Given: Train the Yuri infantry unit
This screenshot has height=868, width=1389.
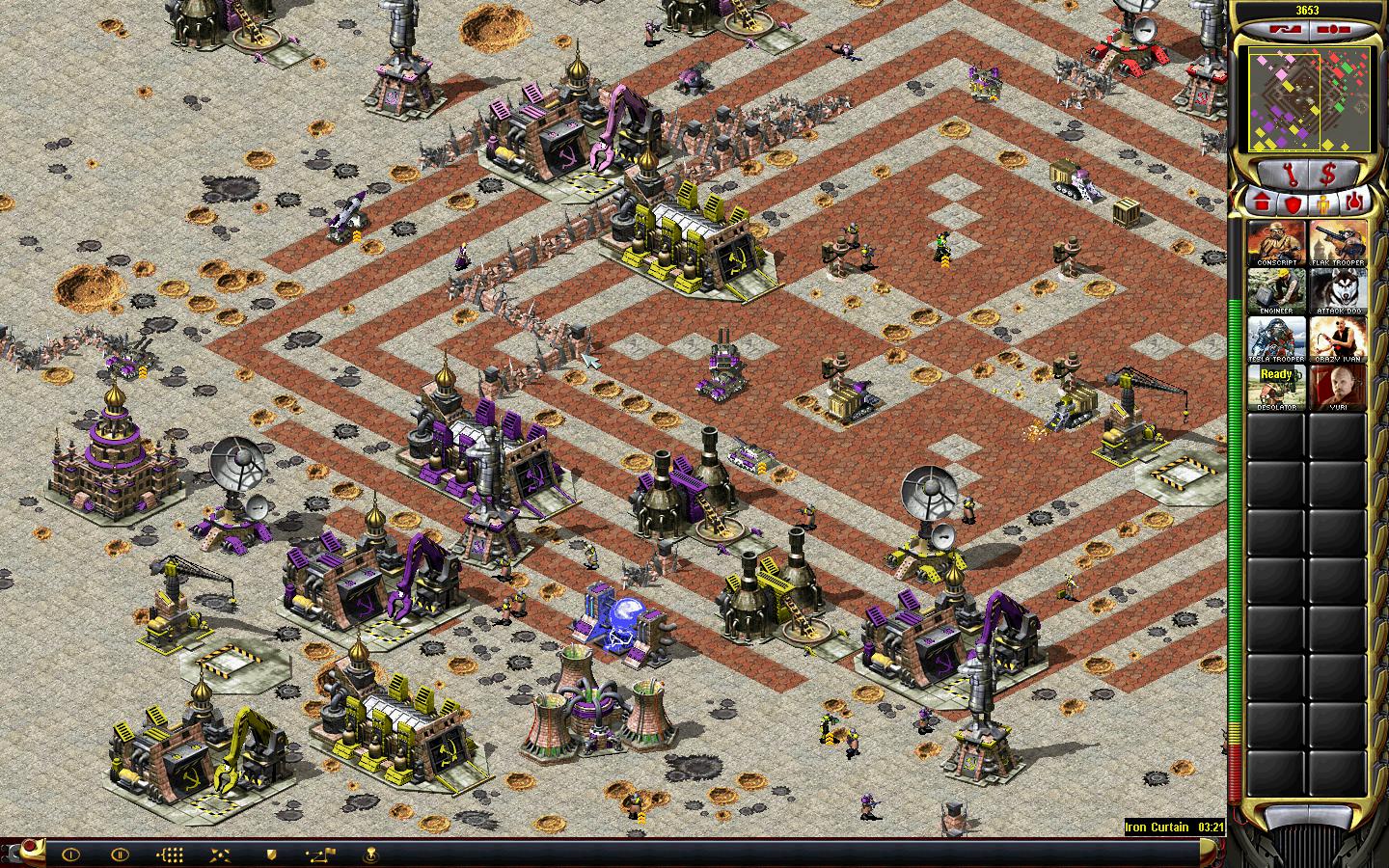Looking at the screenshot, I should tap(1337, 388).
